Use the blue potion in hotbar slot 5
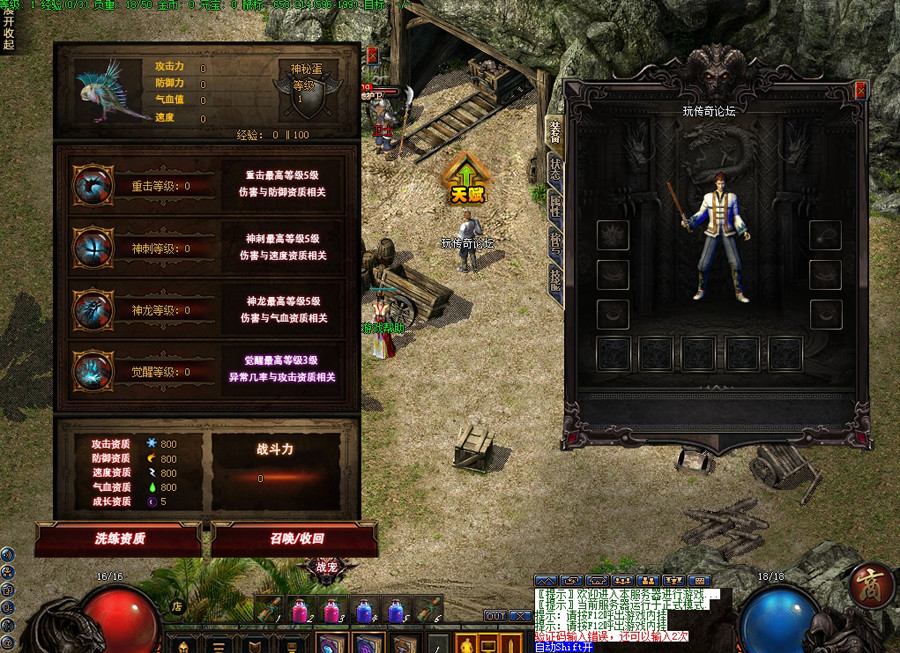 (396, 609)
